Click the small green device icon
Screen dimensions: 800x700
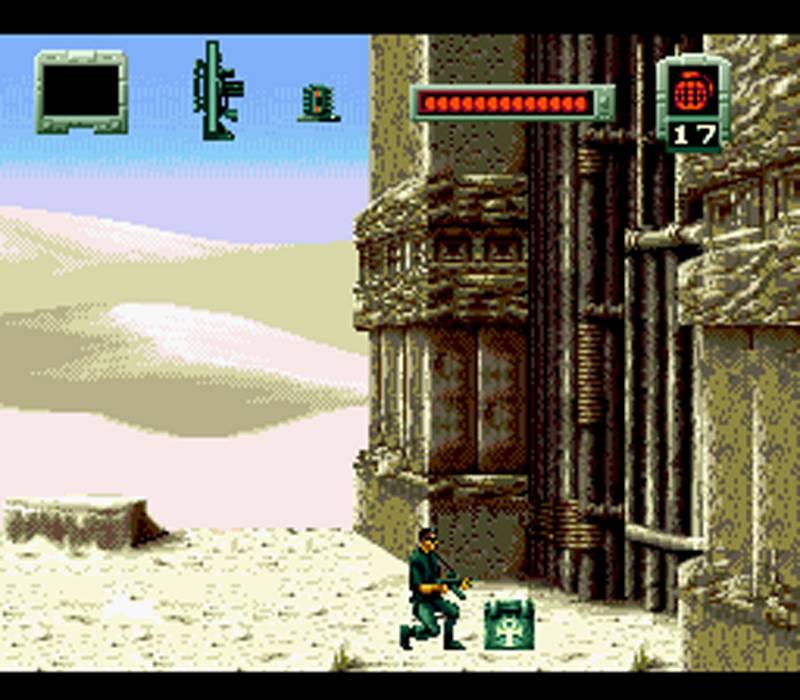tap(318, 103)
